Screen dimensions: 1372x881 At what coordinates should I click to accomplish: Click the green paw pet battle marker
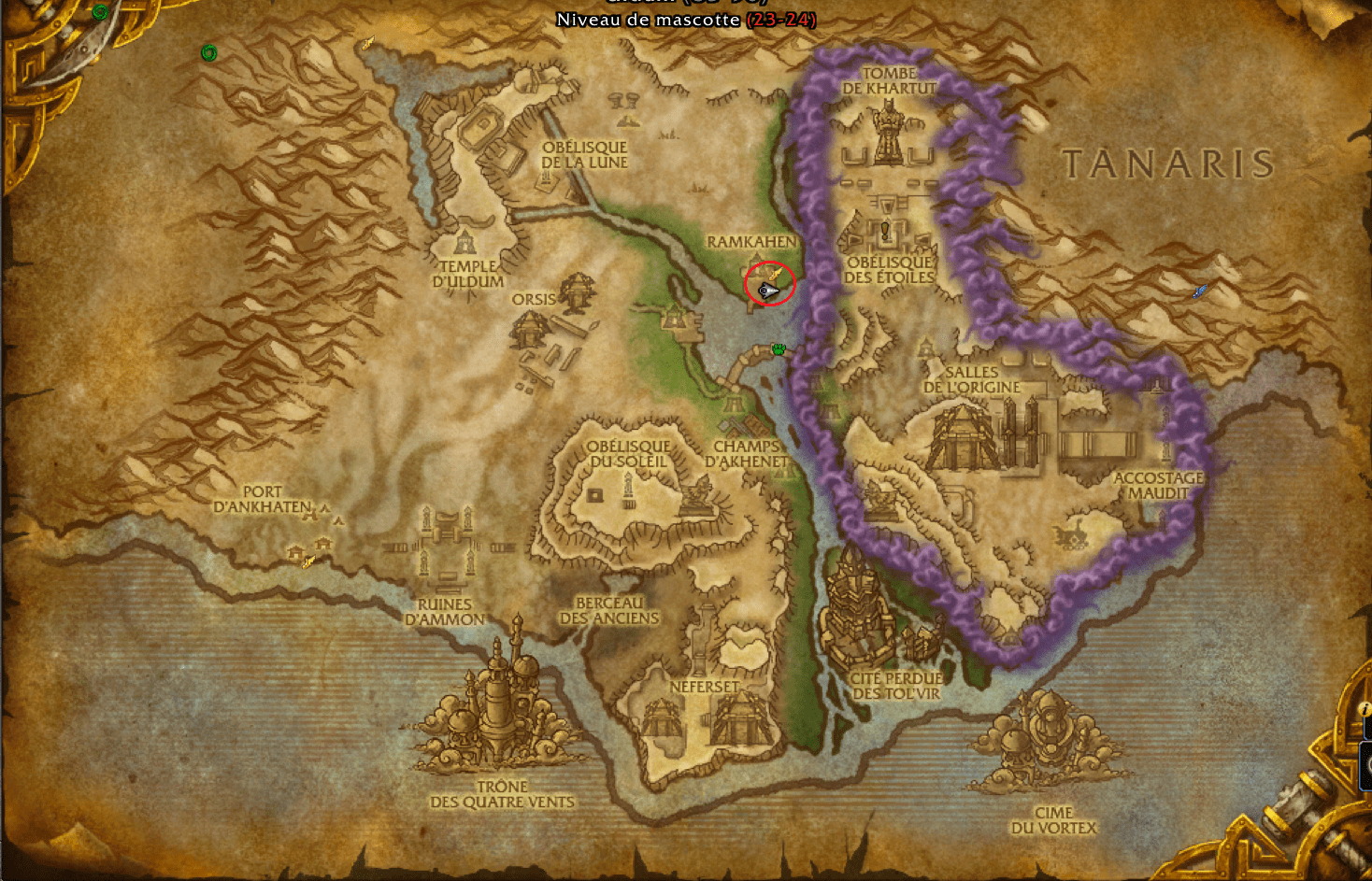(779, 349)
